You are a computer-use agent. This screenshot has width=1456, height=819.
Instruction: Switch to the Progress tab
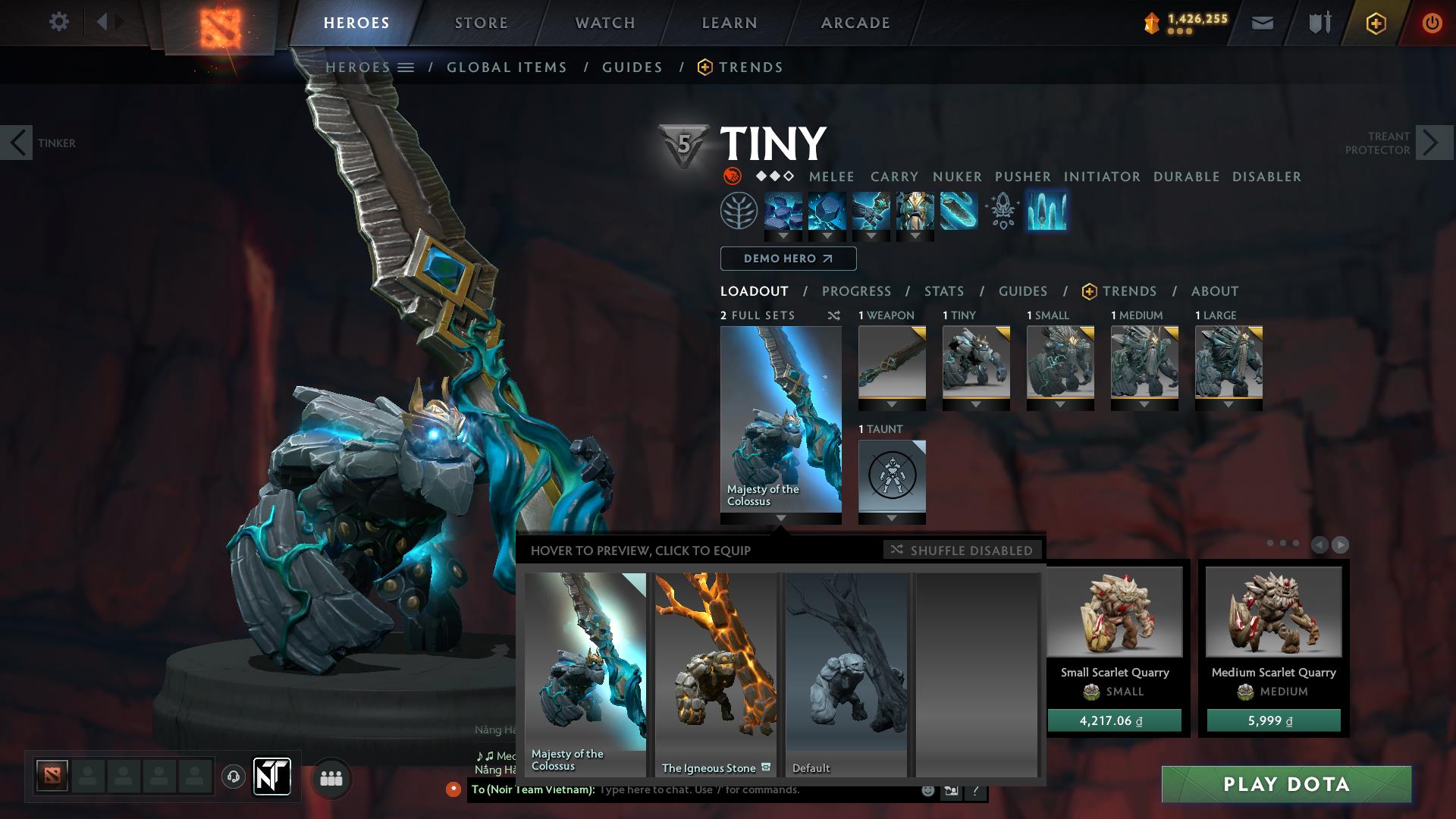857,291
